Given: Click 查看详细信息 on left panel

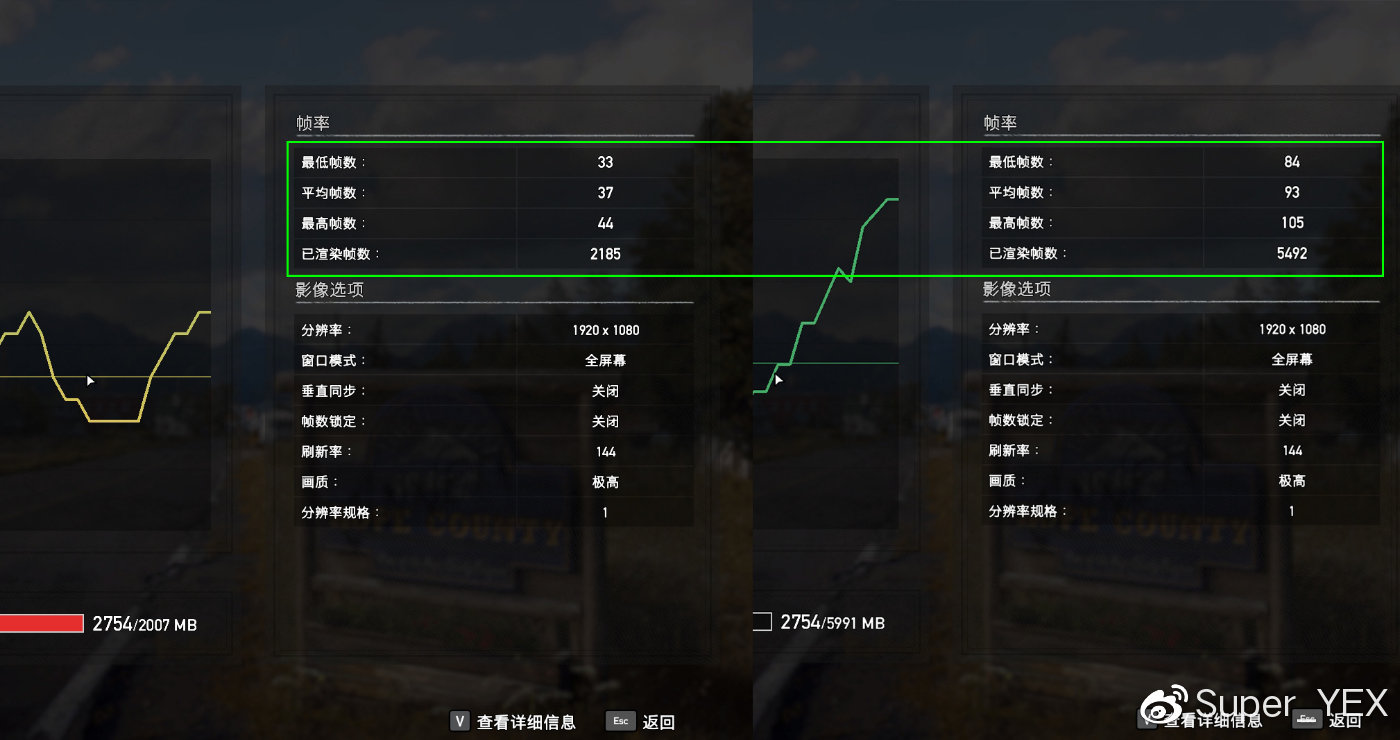Looking at the screenshot, I should [527, 721].
